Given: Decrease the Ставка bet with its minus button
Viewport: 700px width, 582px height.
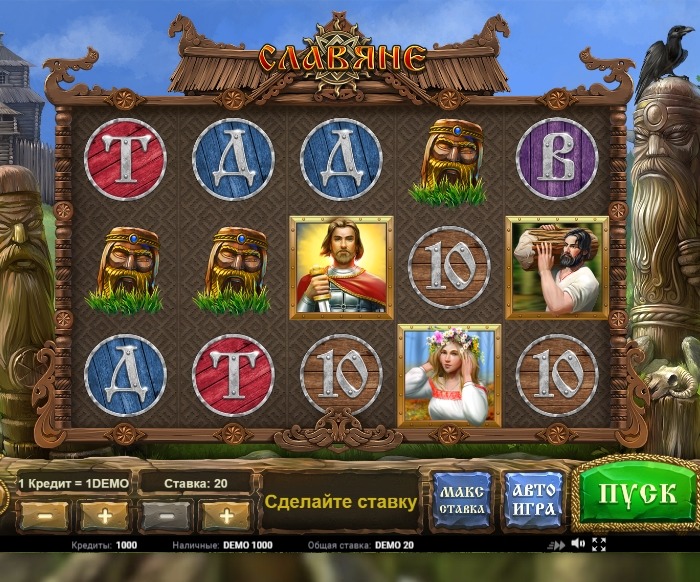Looking at the screenshot, I should (x=166, y=516).
